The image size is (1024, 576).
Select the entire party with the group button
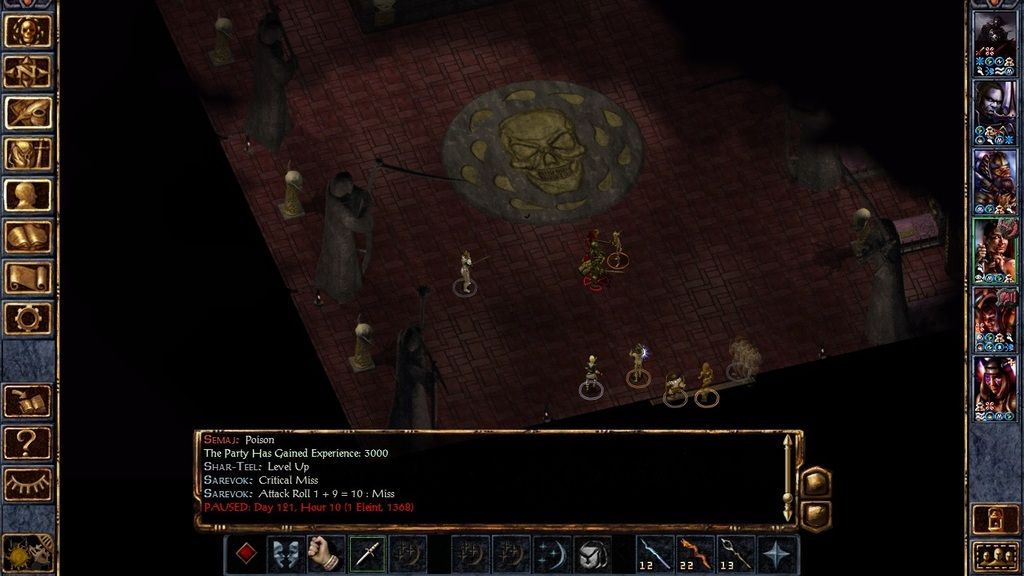(x=995, y=555)
